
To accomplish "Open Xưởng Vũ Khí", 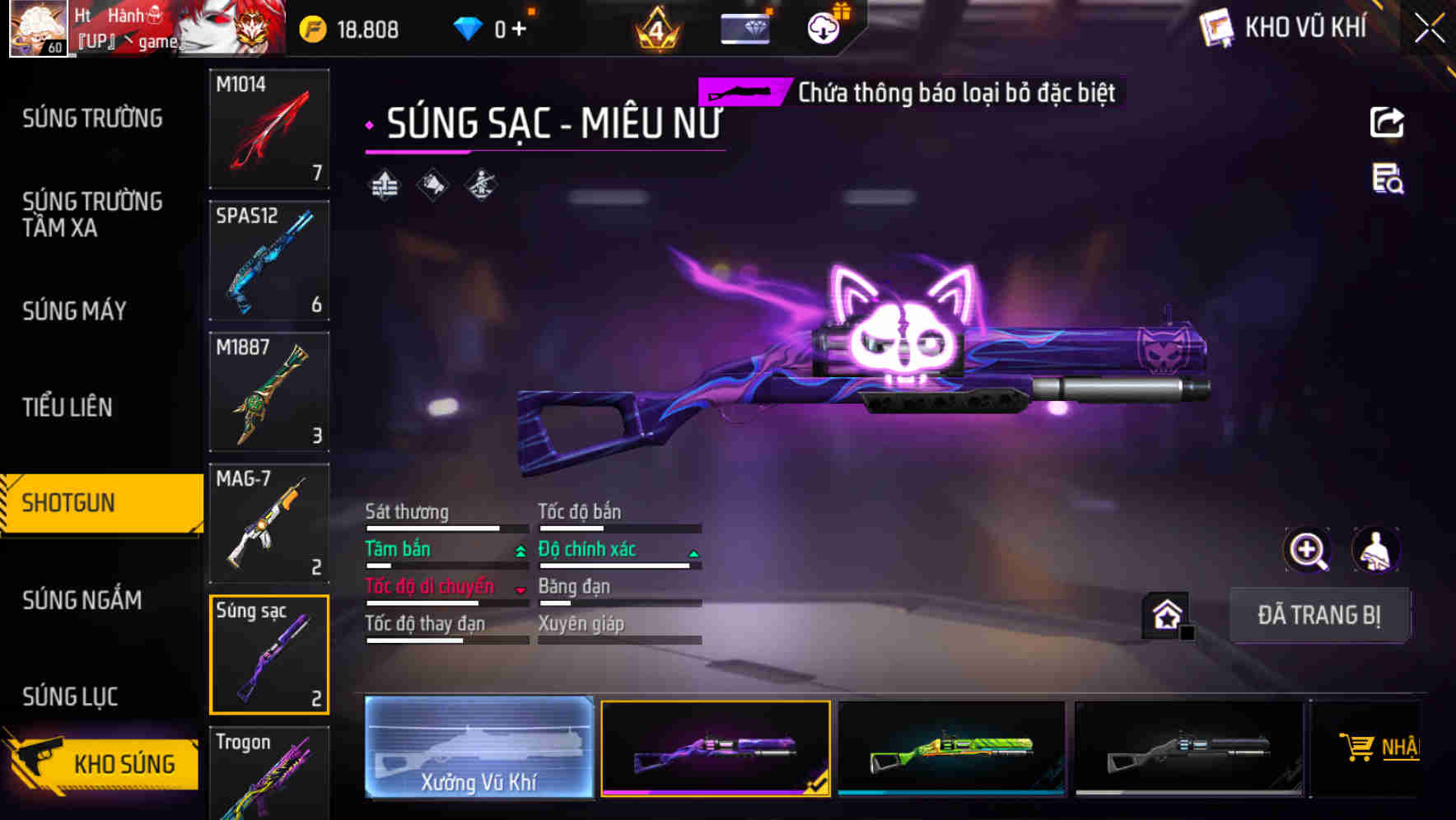I will (478, 749).
